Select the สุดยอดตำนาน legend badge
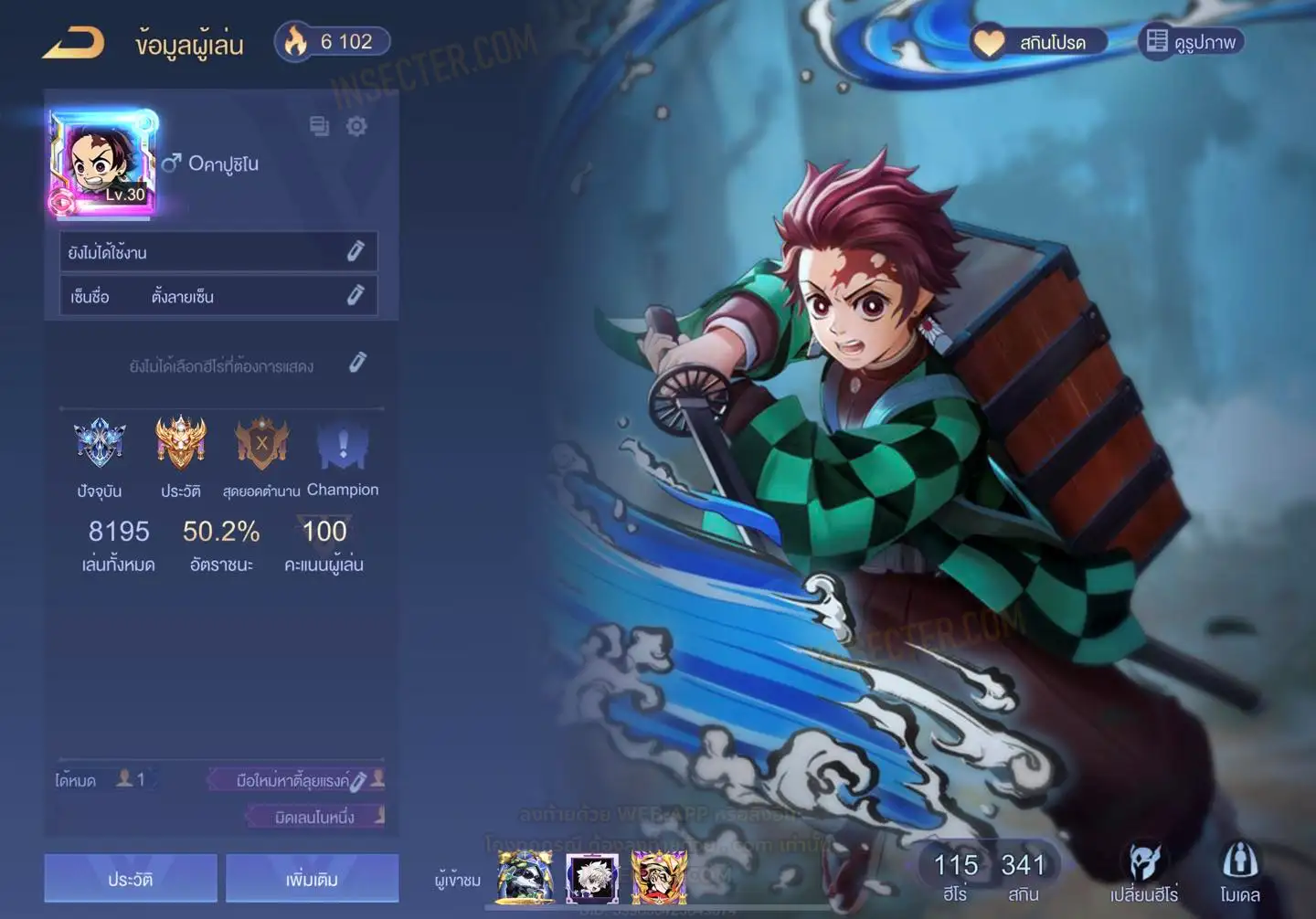The width and height of the screenshot is (1316, 919). 261,444
